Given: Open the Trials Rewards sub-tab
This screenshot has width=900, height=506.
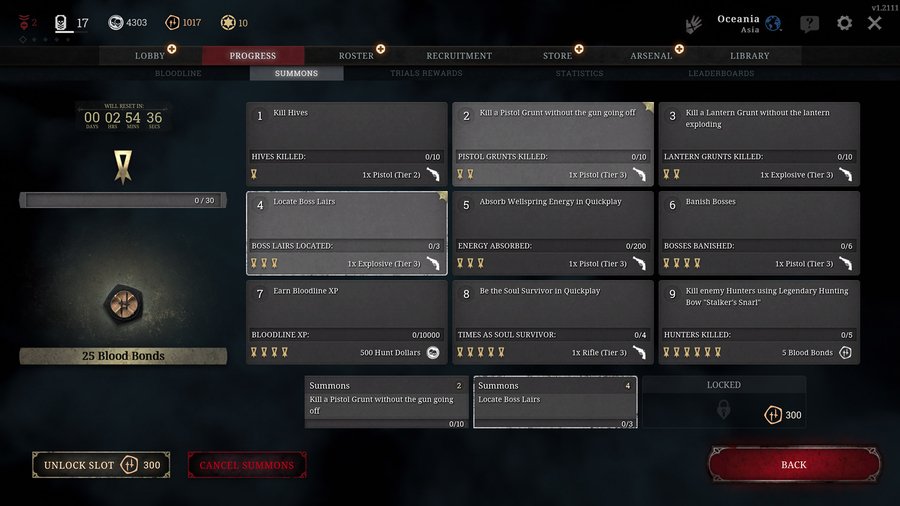Looking at the screenshot, I should [x=426, y=74].
